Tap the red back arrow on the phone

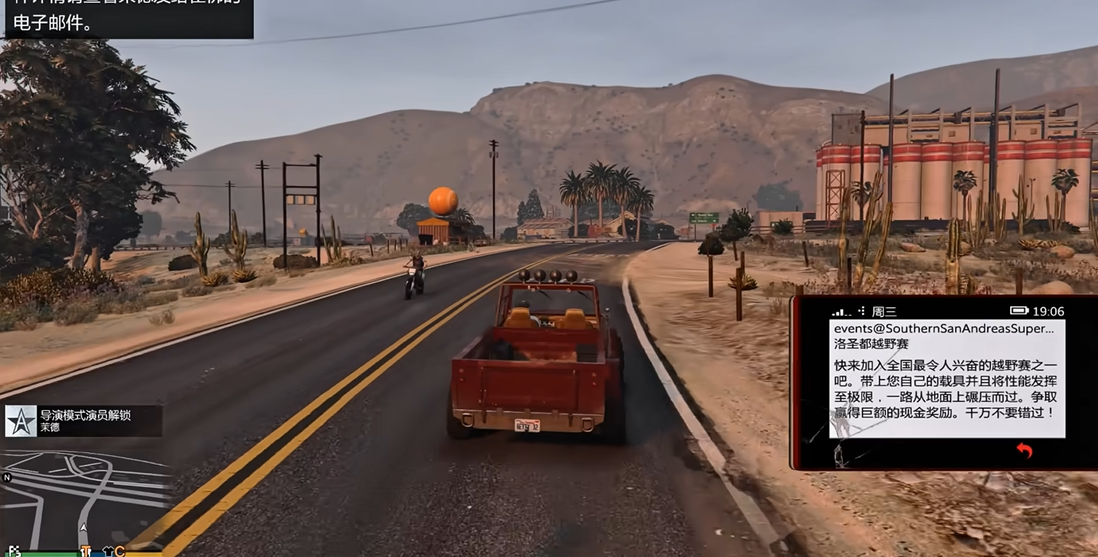pos(1023,451)
